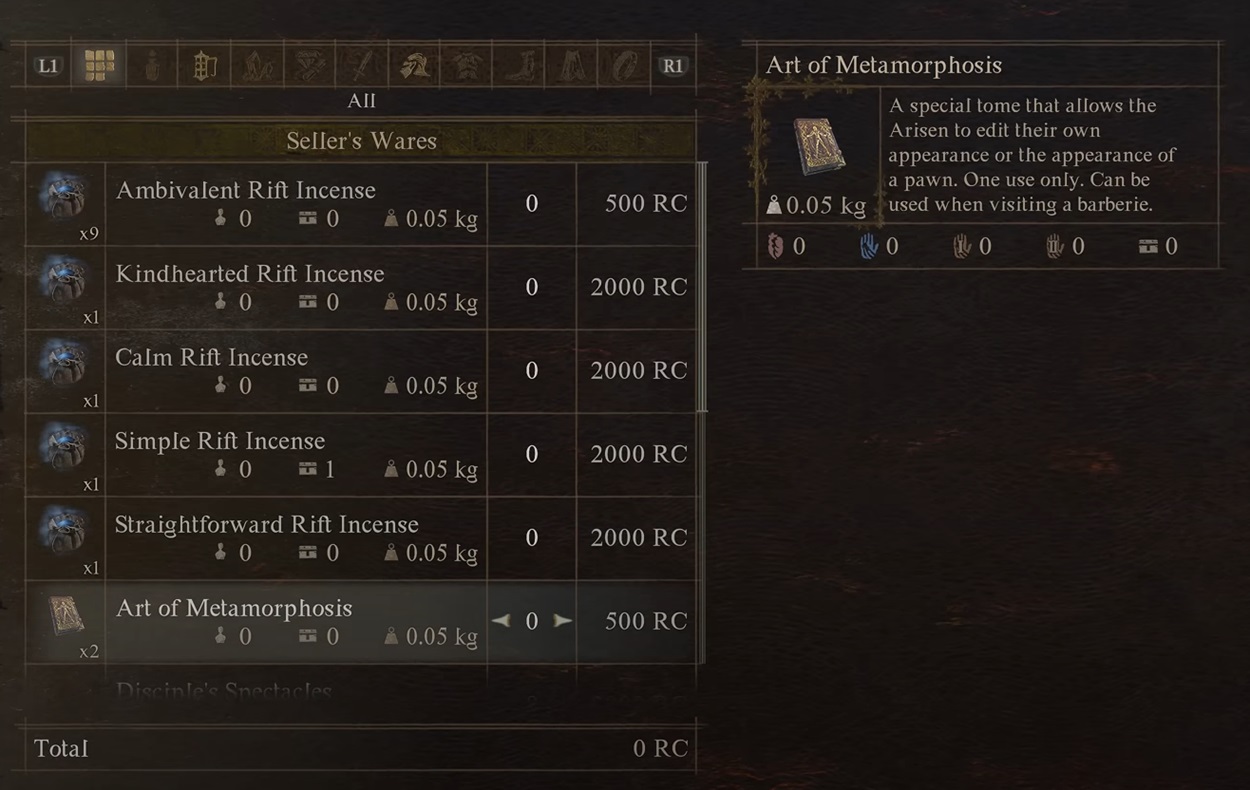Open the lantern tools category tab
Screen dimensions: 1250x790
click(x=204, y=66)
